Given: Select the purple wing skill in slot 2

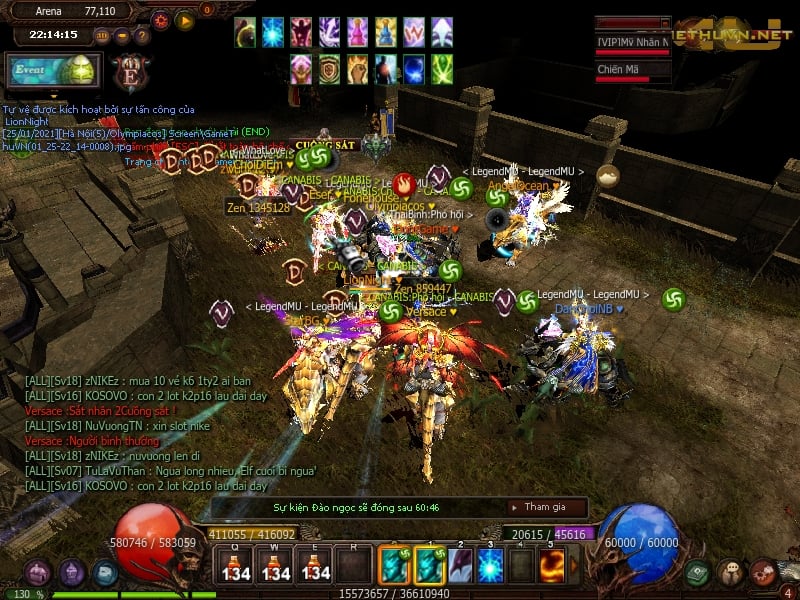Looking at the screenshot, I should pos(460,566).
